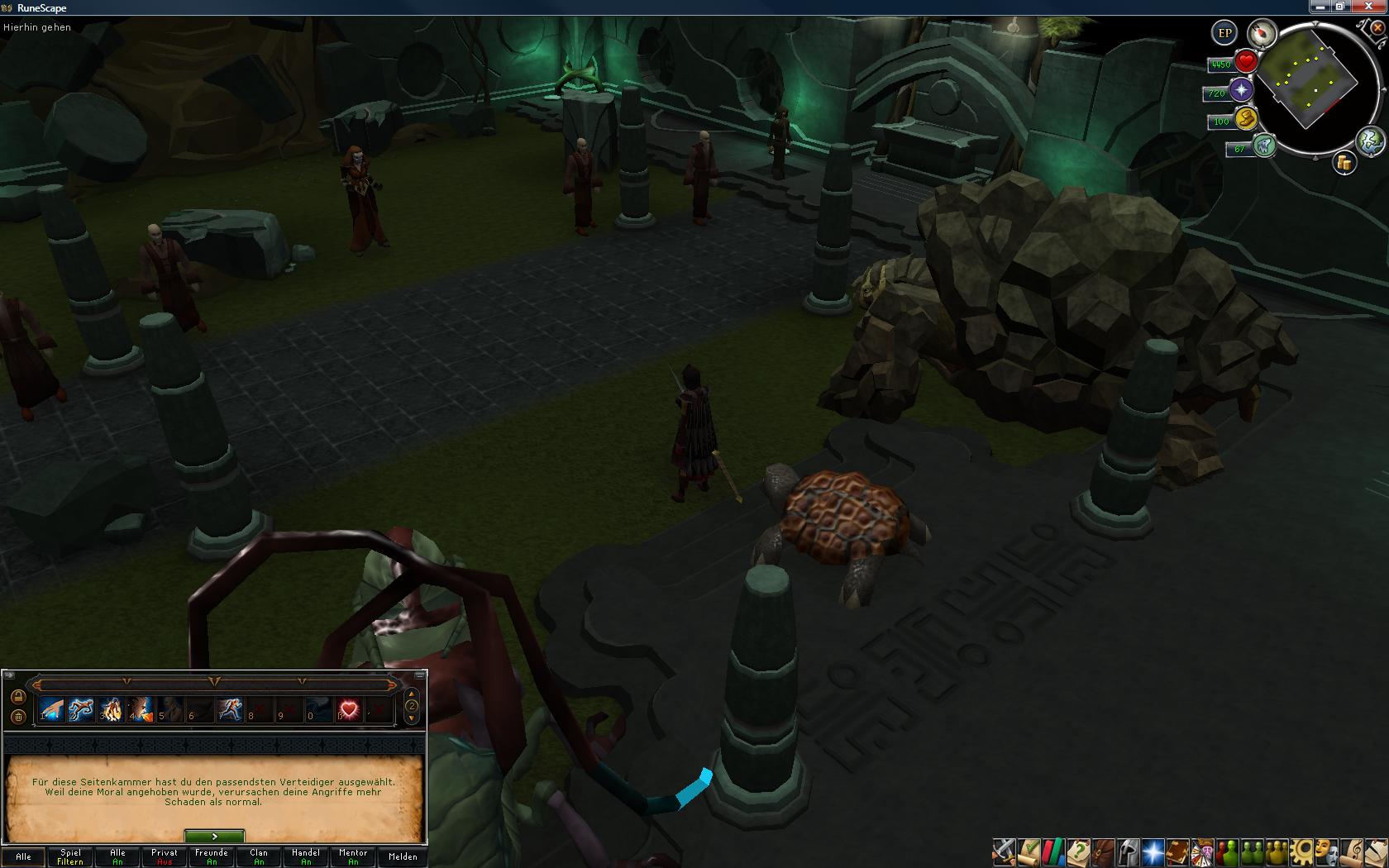This screenshot has height=868, width=1389.
Task: Switch chat filter to Privat
Action: [165, 856]
